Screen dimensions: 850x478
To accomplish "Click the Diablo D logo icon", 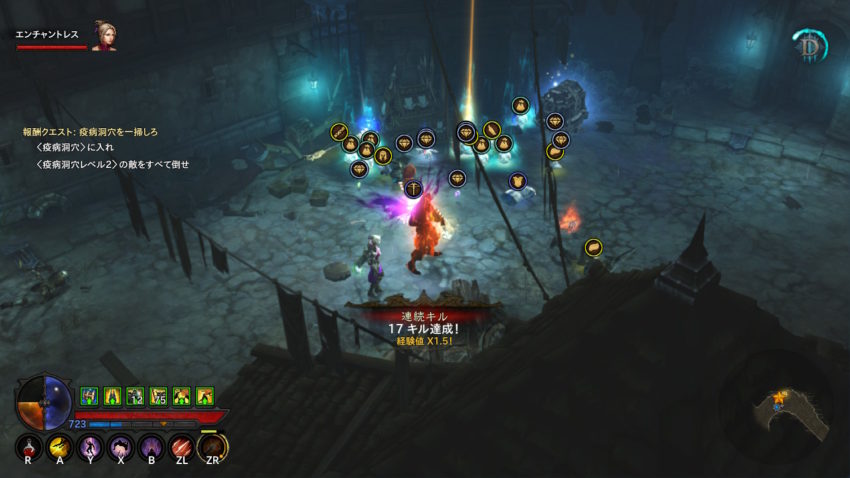I will [x=808, y=47].
